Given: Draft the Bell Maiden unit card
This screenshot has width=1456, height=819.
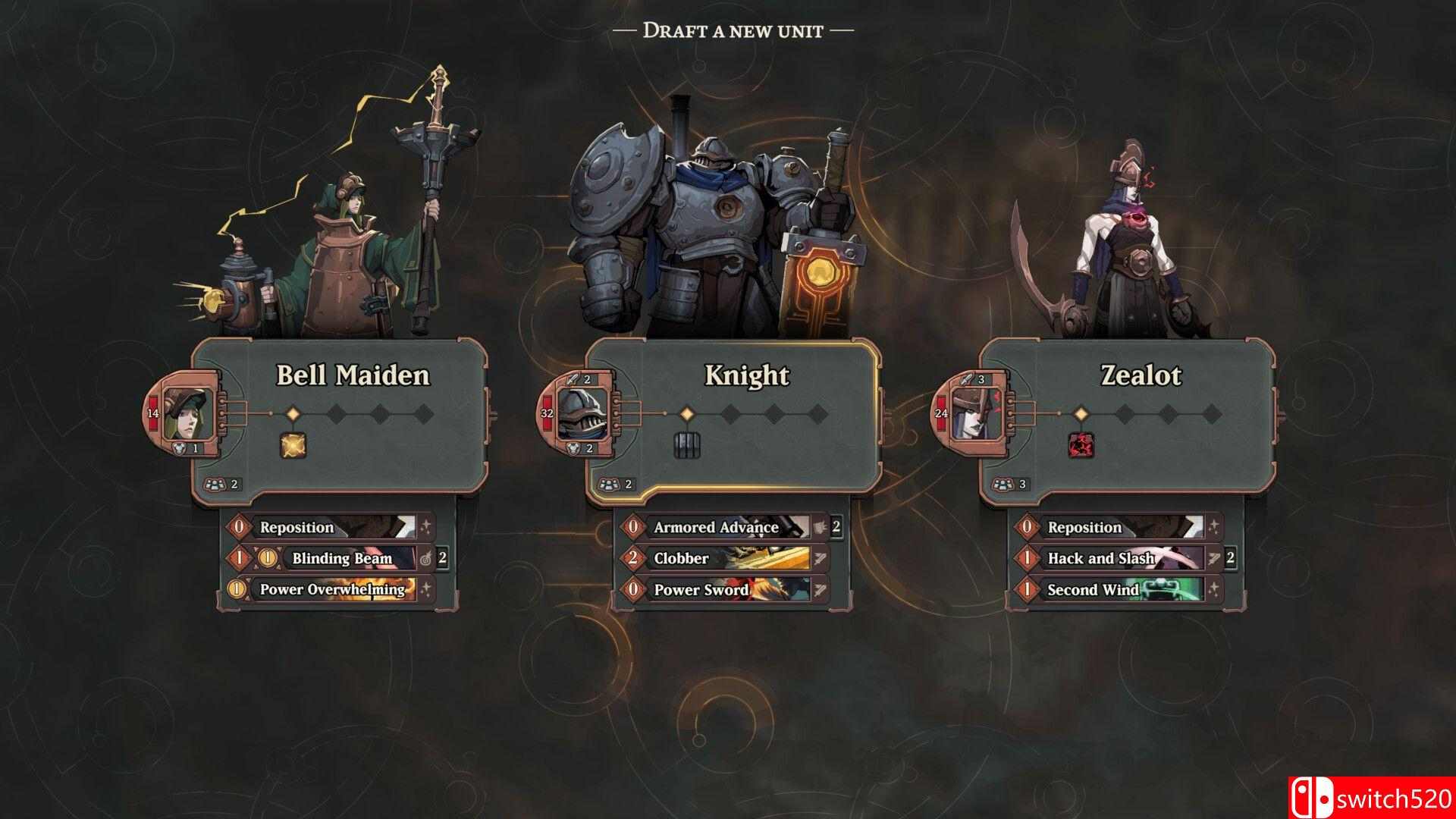Looking at the screenshot, I should [353, 375].
